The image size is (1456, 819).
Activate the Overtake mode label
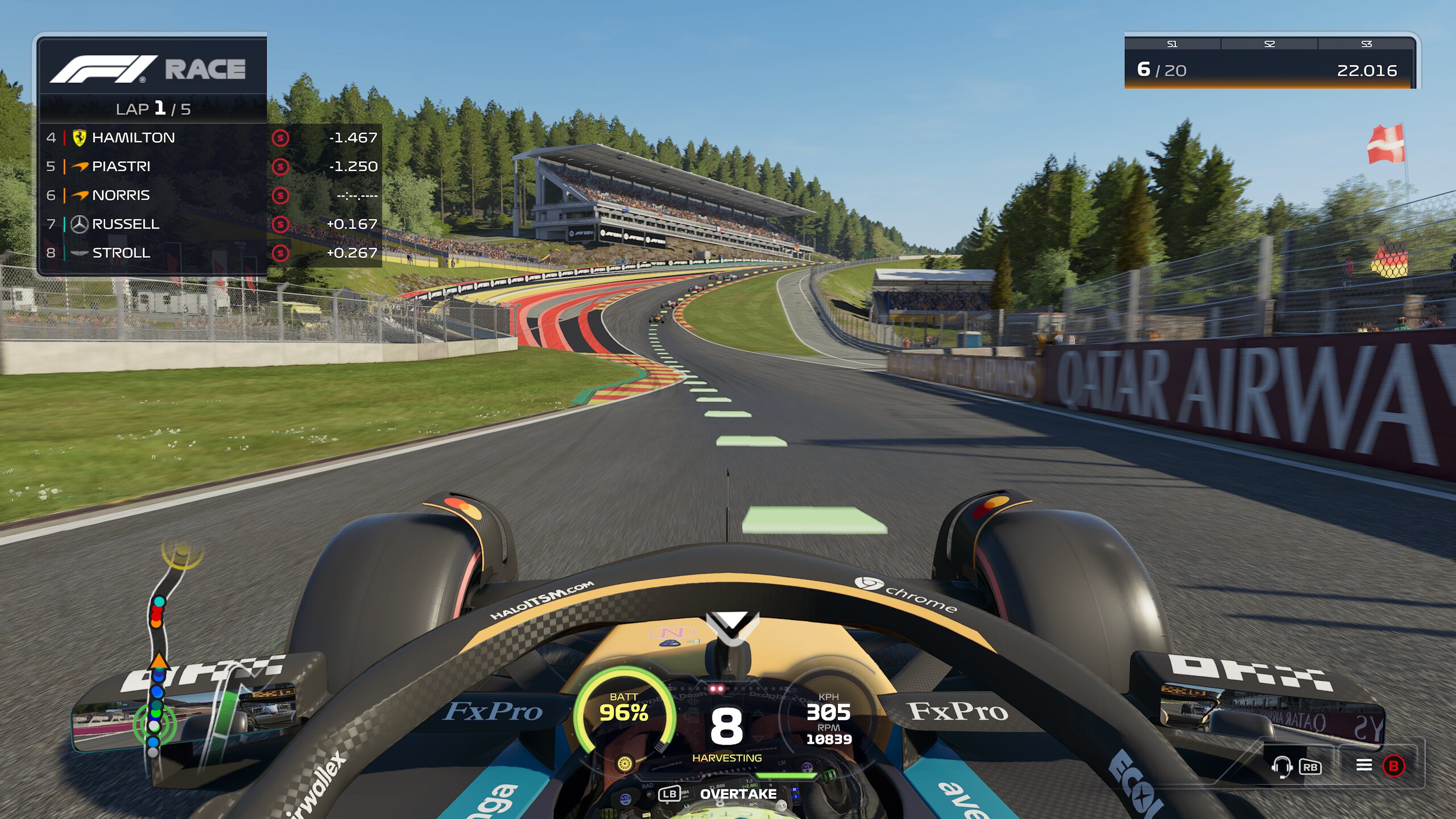click(738, 794)
